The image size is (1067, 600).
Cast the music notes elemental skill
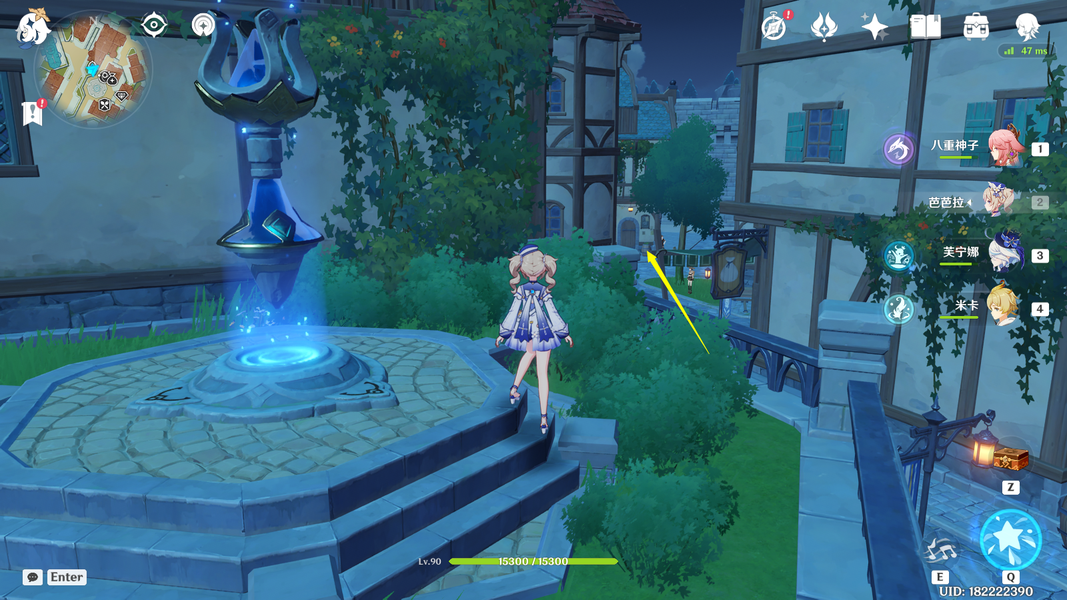point(940,550)
